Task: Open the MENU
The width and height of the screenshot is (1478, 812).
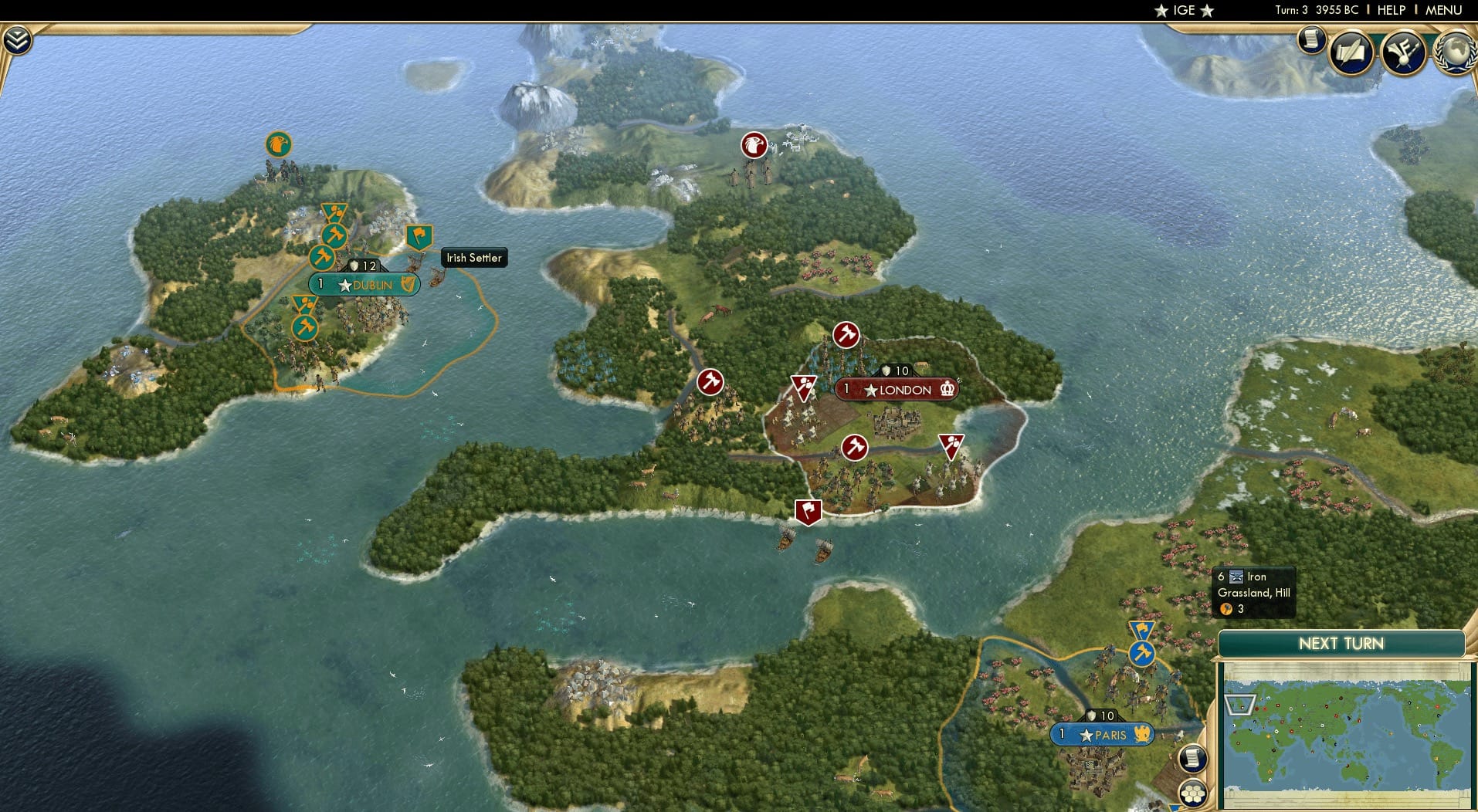Action: click(x=1446, y=10)
